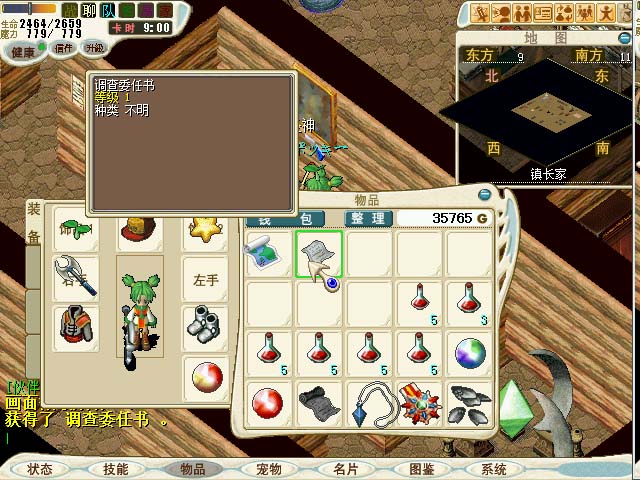Switch to the 包 bag tab

(305, 218)
